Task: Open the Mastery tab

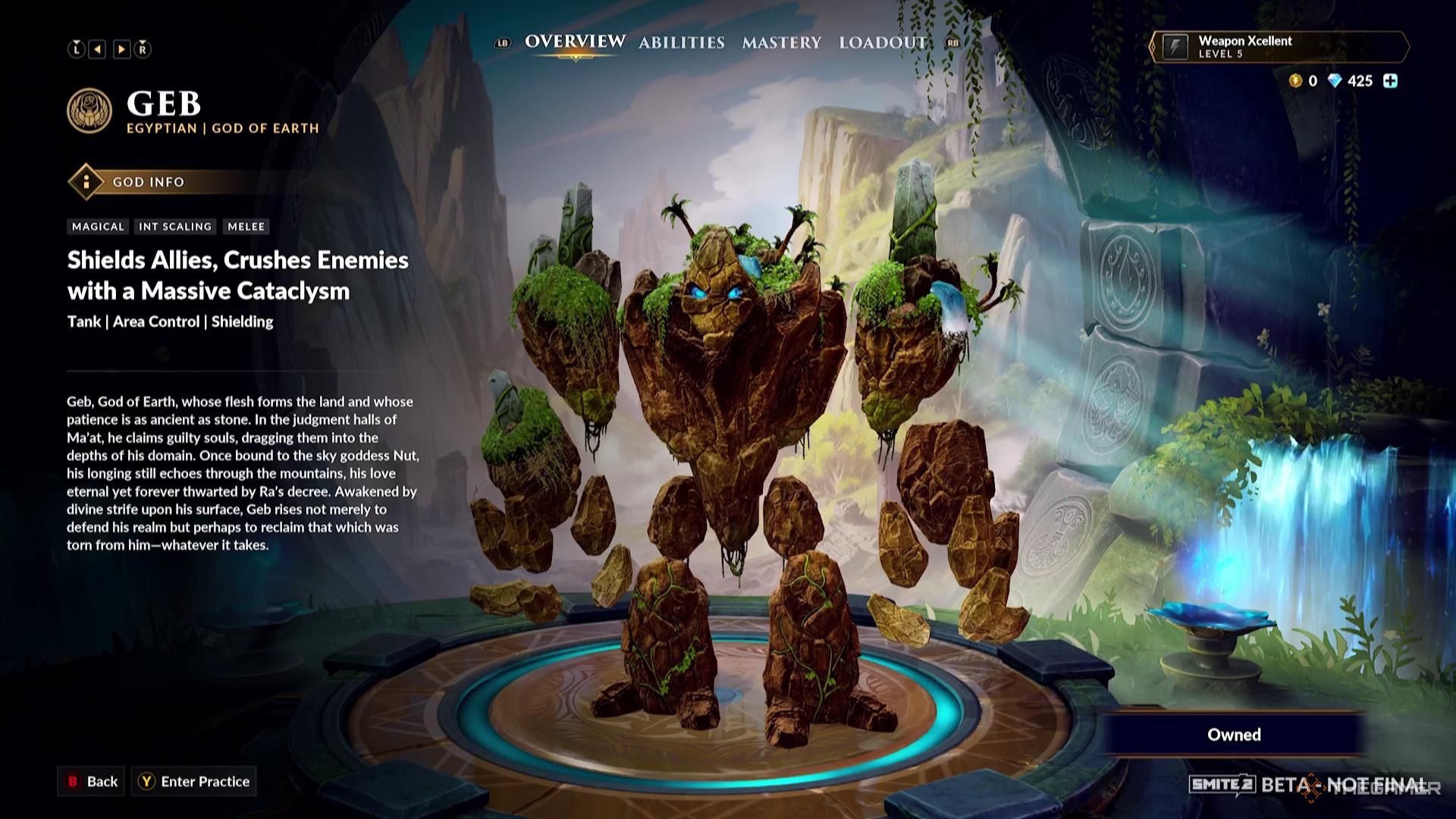Action: pos(781,43)
